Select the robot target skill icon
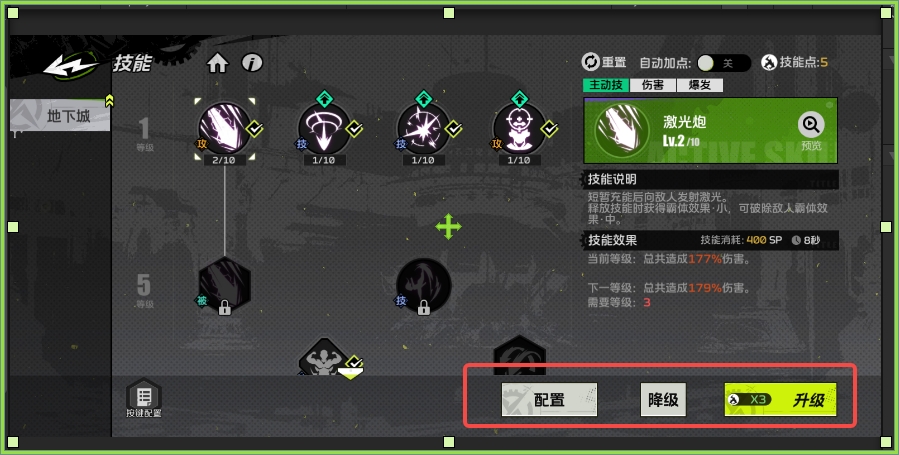Image resolution: width=899 pixels, height=455 pixels. coord(518,128)
